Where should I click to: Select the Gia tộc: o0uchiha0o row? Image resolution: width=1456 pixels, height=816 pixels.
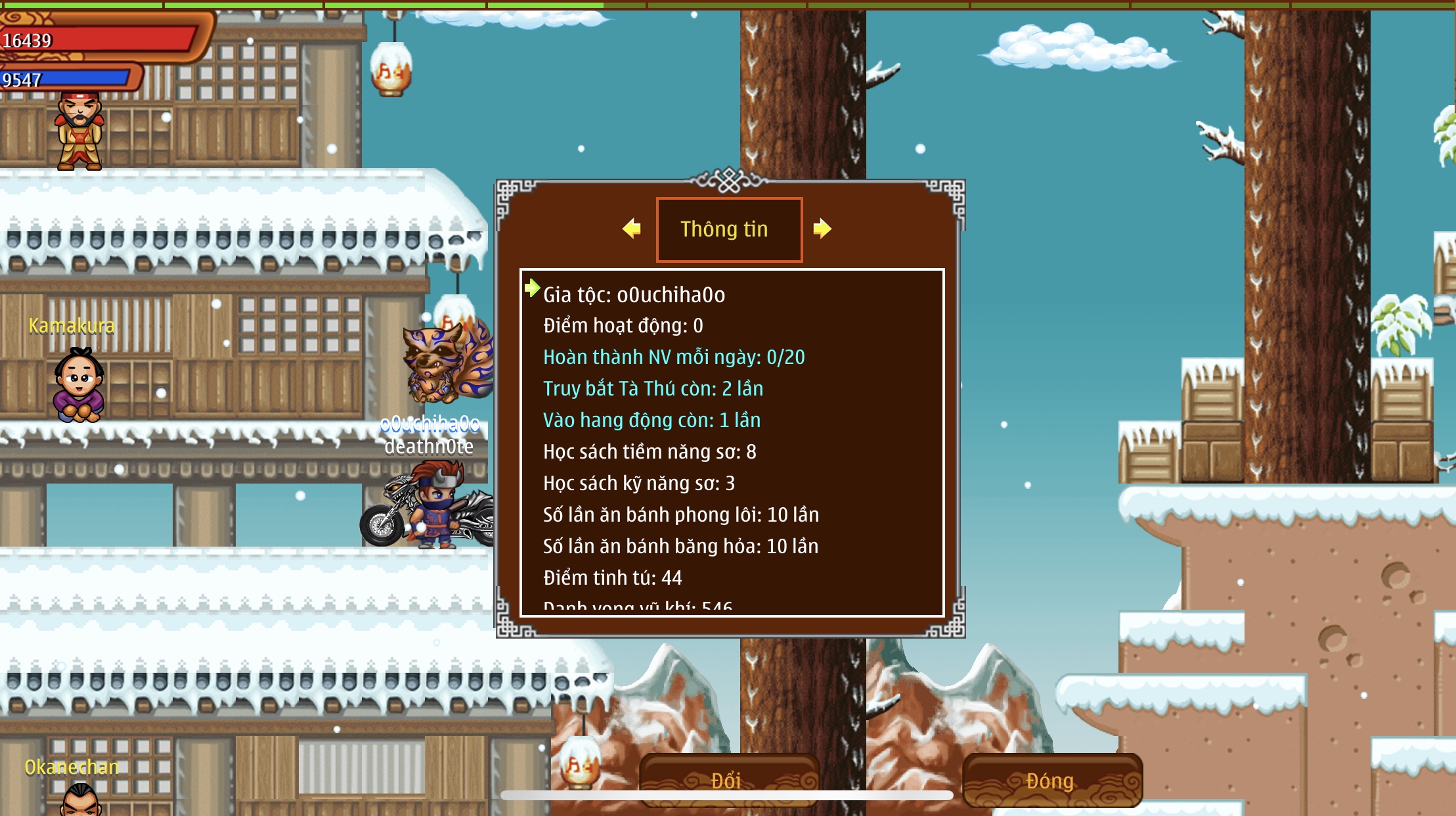(x=634, y=295)
